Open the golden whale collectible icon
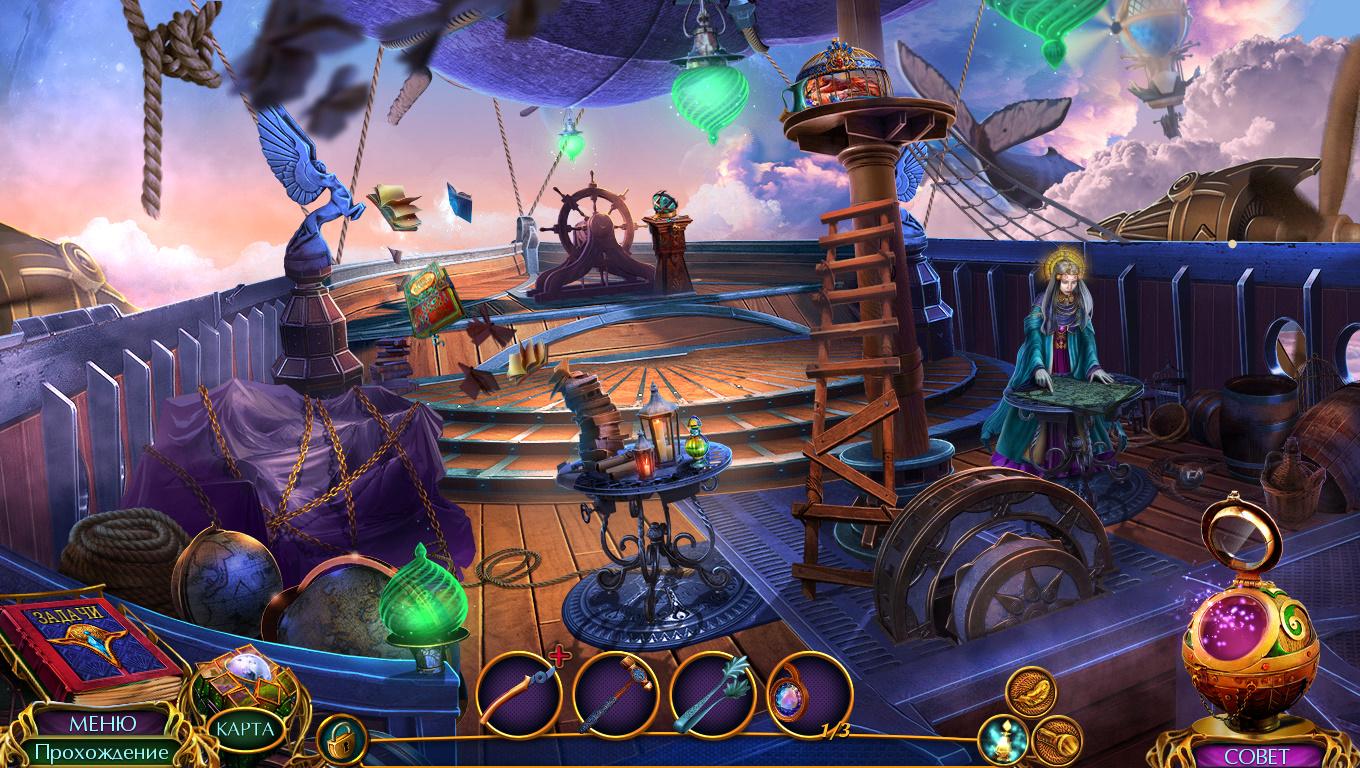The height and width of the screenshot is (768, 1360). tap(1030, 691)
